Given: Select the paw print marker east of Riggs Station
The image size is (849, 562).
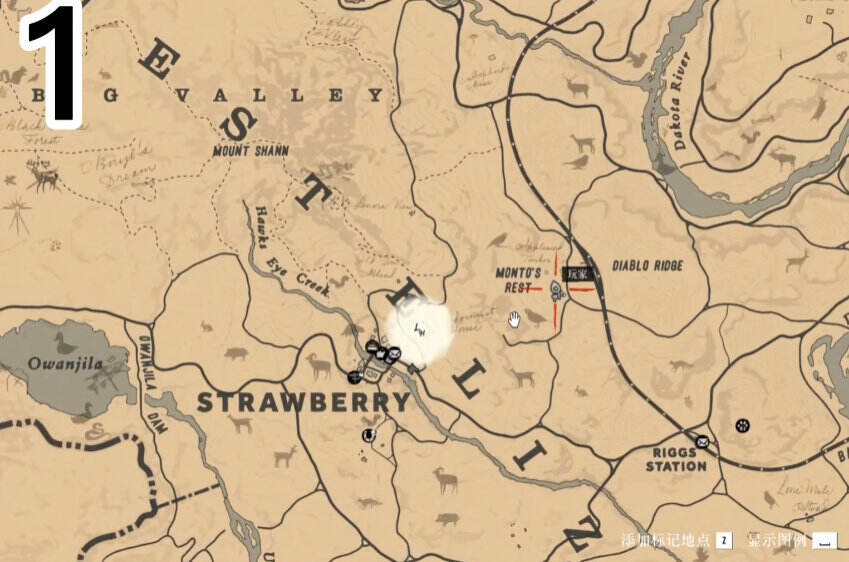Looking at the screenshot, I should (742, 425).
